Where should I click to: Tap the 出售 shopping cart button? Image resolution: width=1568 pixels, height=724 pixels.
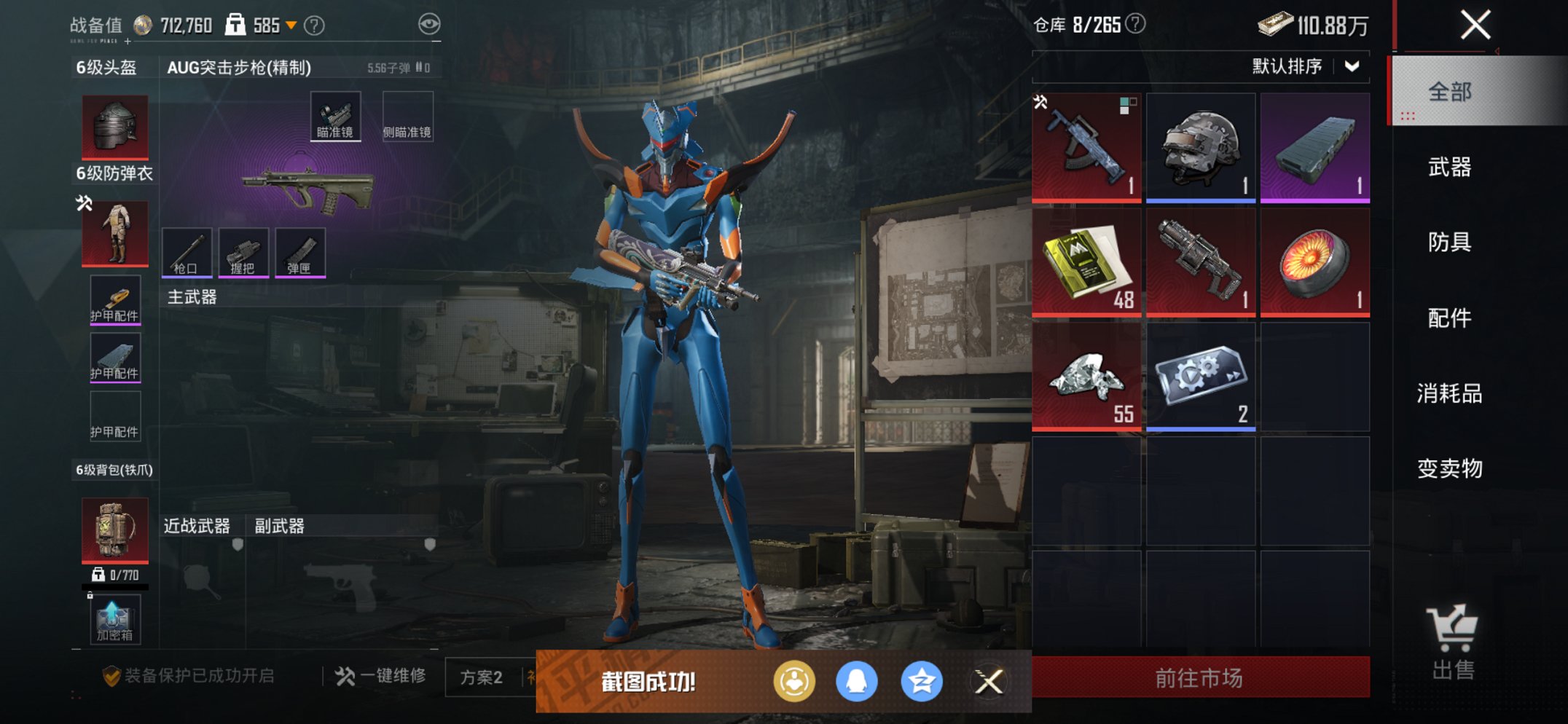coord(1452,641)
